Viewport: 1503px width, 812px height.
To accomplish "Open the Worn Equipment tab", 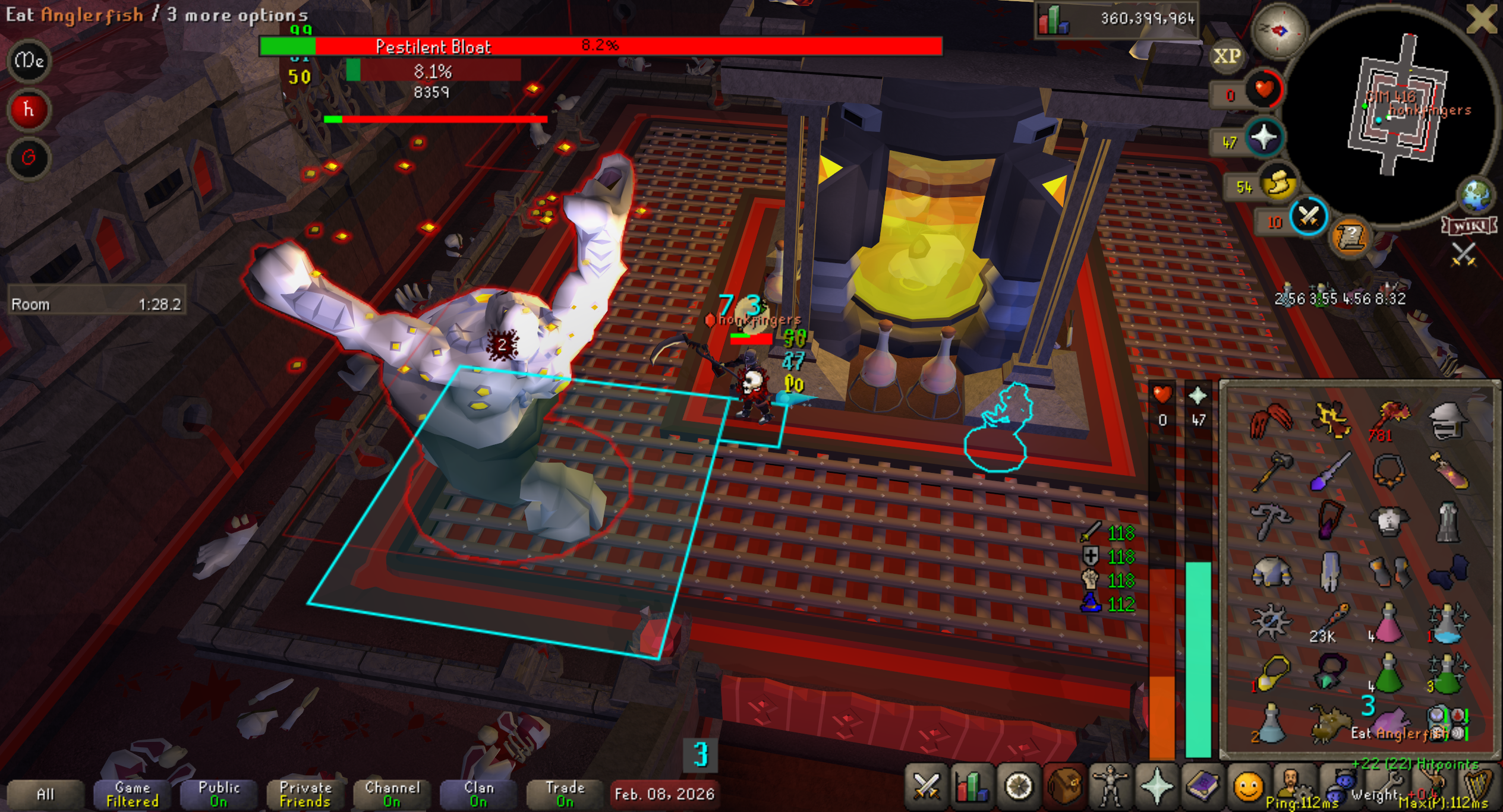I will pyautogui.click(x=1110, y=787).
